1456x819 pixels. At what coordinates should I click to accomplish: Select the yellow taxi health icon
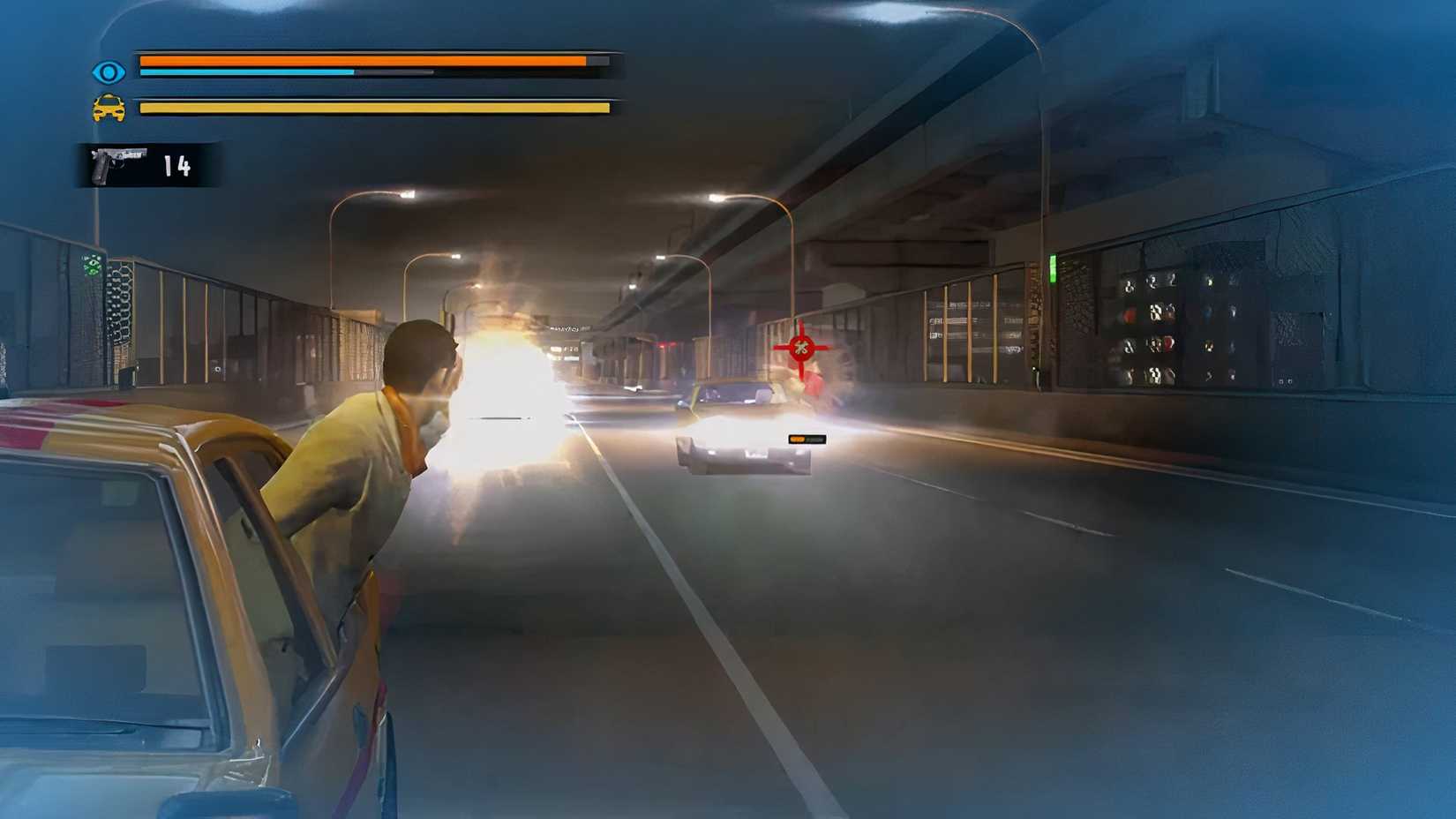107,109
